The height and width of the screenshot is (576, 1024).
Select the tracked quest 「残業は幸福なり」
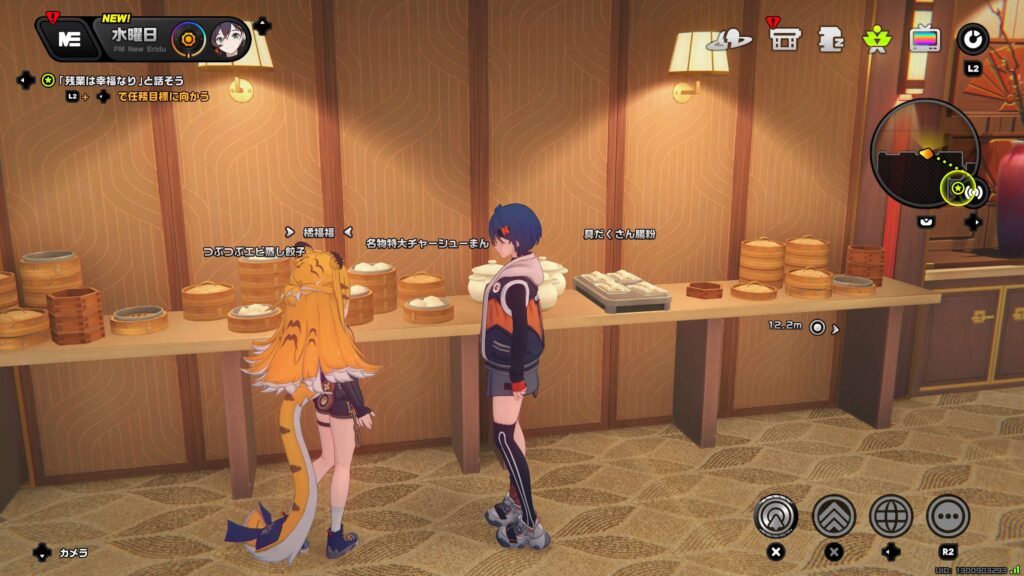click(x=120, y=80)
